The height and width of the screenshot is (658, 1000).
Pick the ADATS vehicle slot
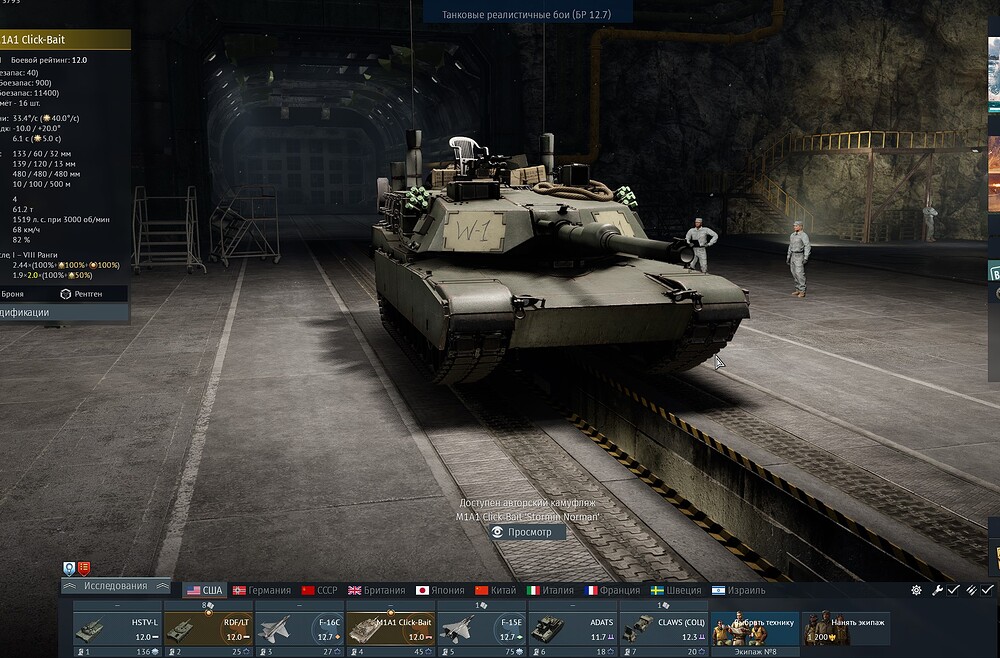[572, 628]
